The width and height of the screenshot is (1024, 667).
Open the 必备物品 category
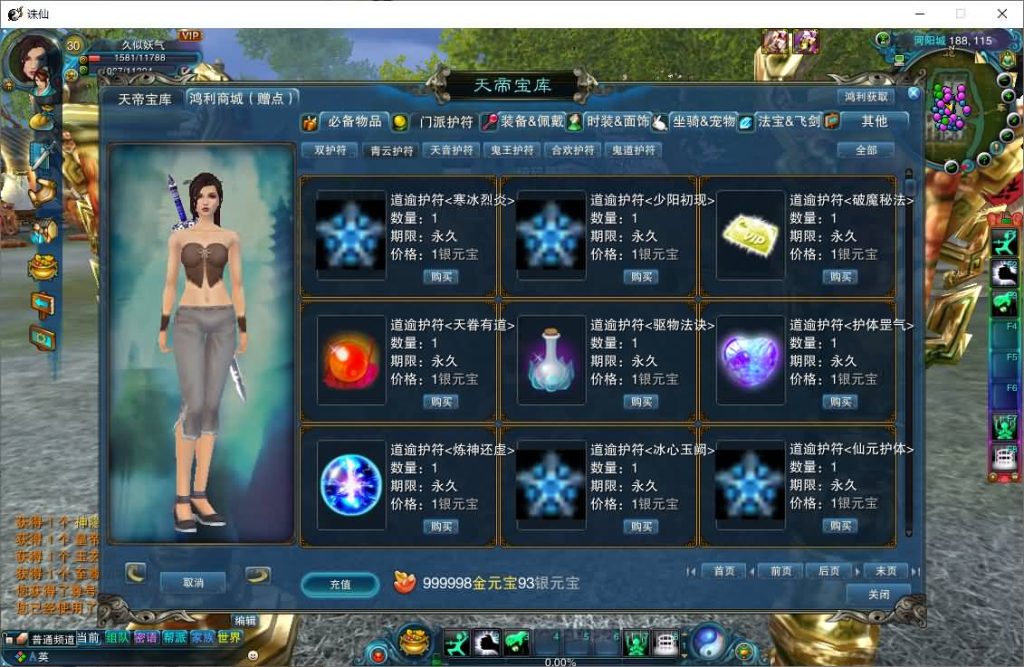point(354,121)
